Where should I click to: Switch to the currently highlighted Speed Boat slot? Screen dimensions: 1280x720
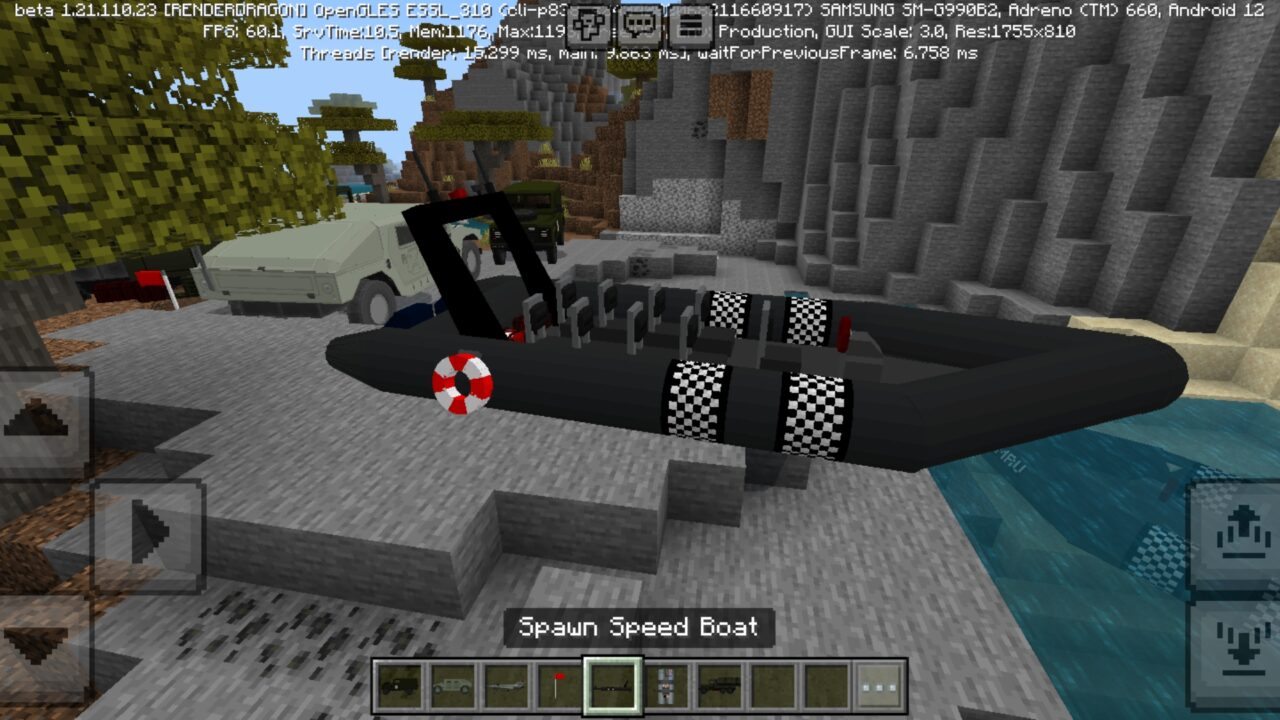tap(612, 687)
